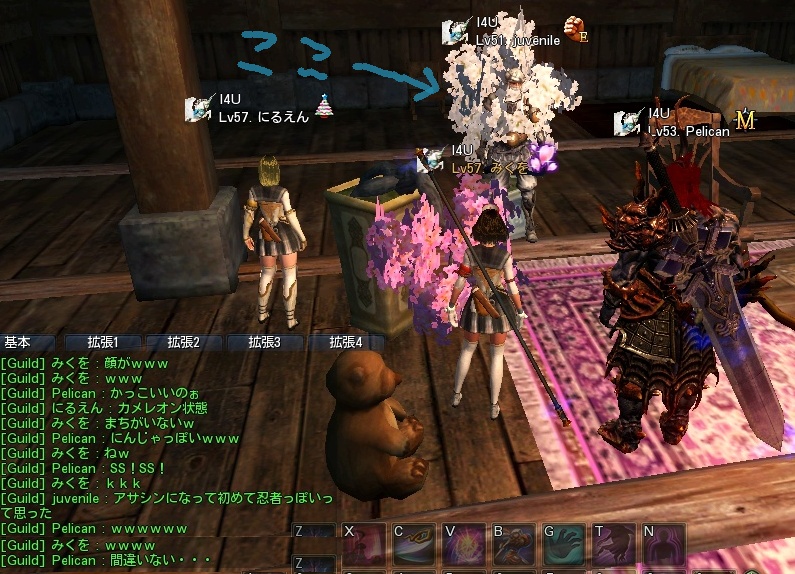Show the 拡張3 chat tab

point(264,342)
